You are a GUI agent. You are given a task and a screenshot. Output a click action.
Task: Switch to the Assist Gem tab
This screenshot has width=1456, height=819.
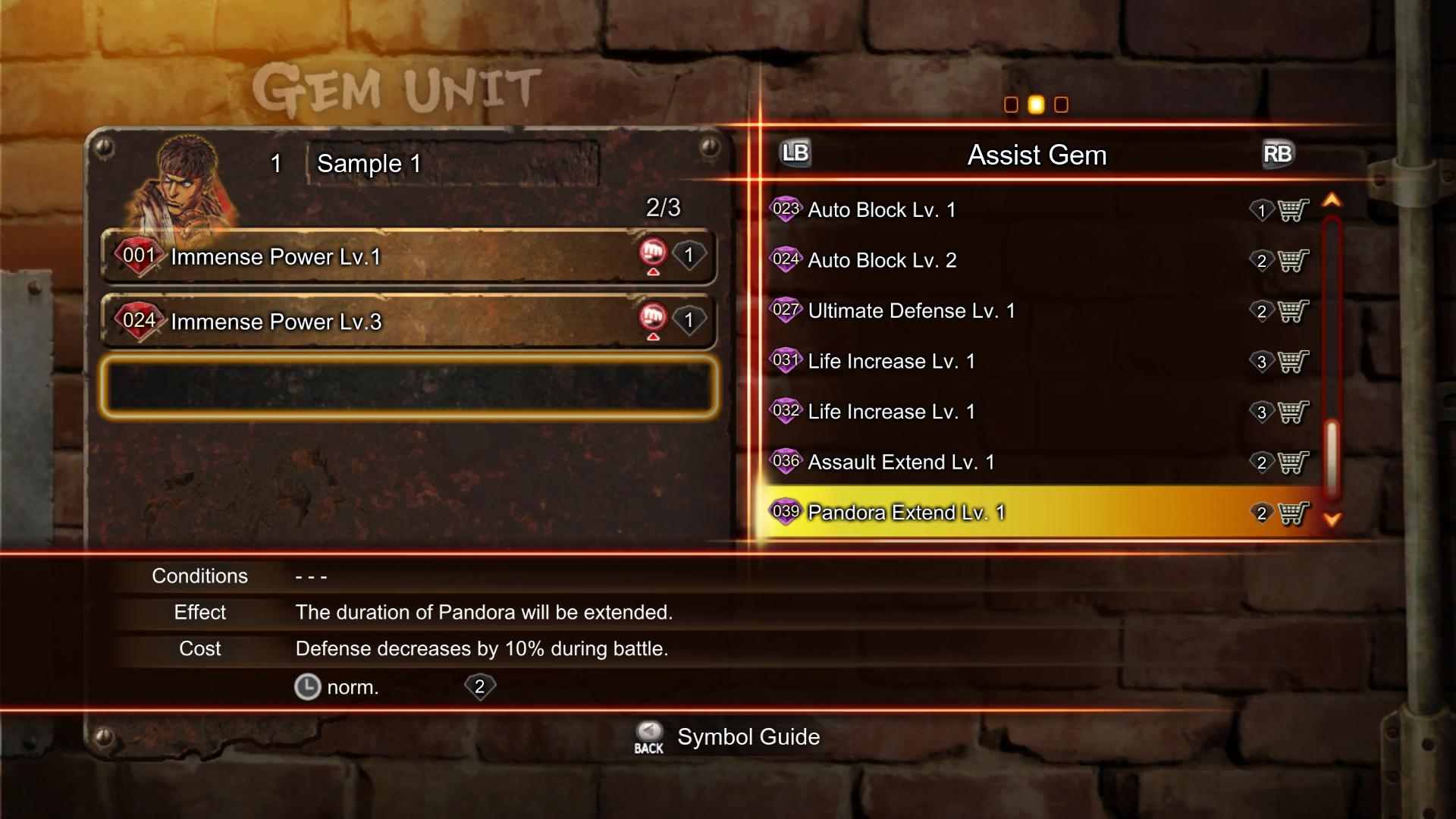click(x=1036, y=155)
